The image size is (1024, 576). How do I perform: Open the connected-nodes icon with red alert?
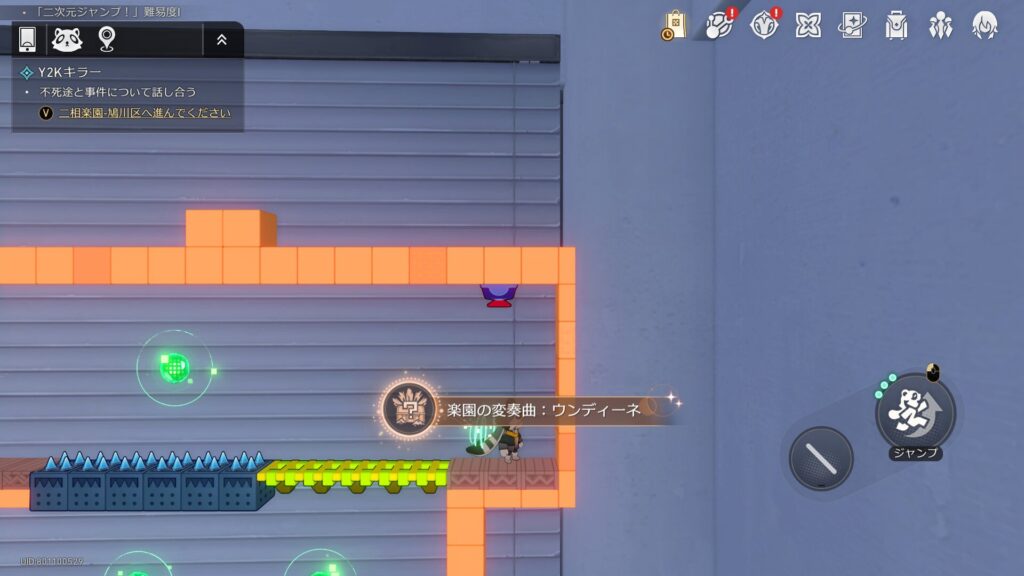(719, 25)
